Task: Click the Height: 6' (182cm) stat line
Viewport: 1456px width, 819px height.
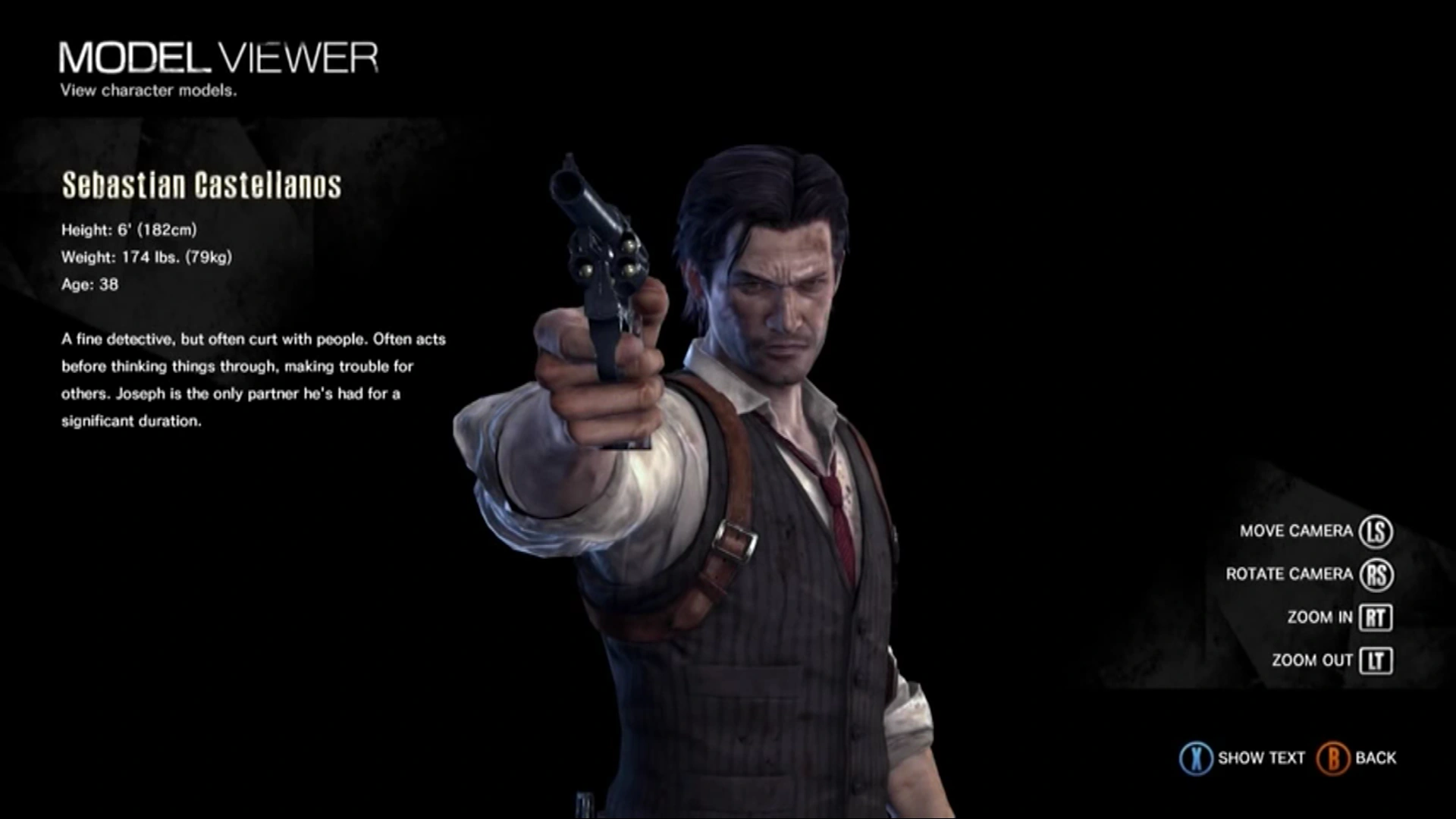Action: coord(130,230)
